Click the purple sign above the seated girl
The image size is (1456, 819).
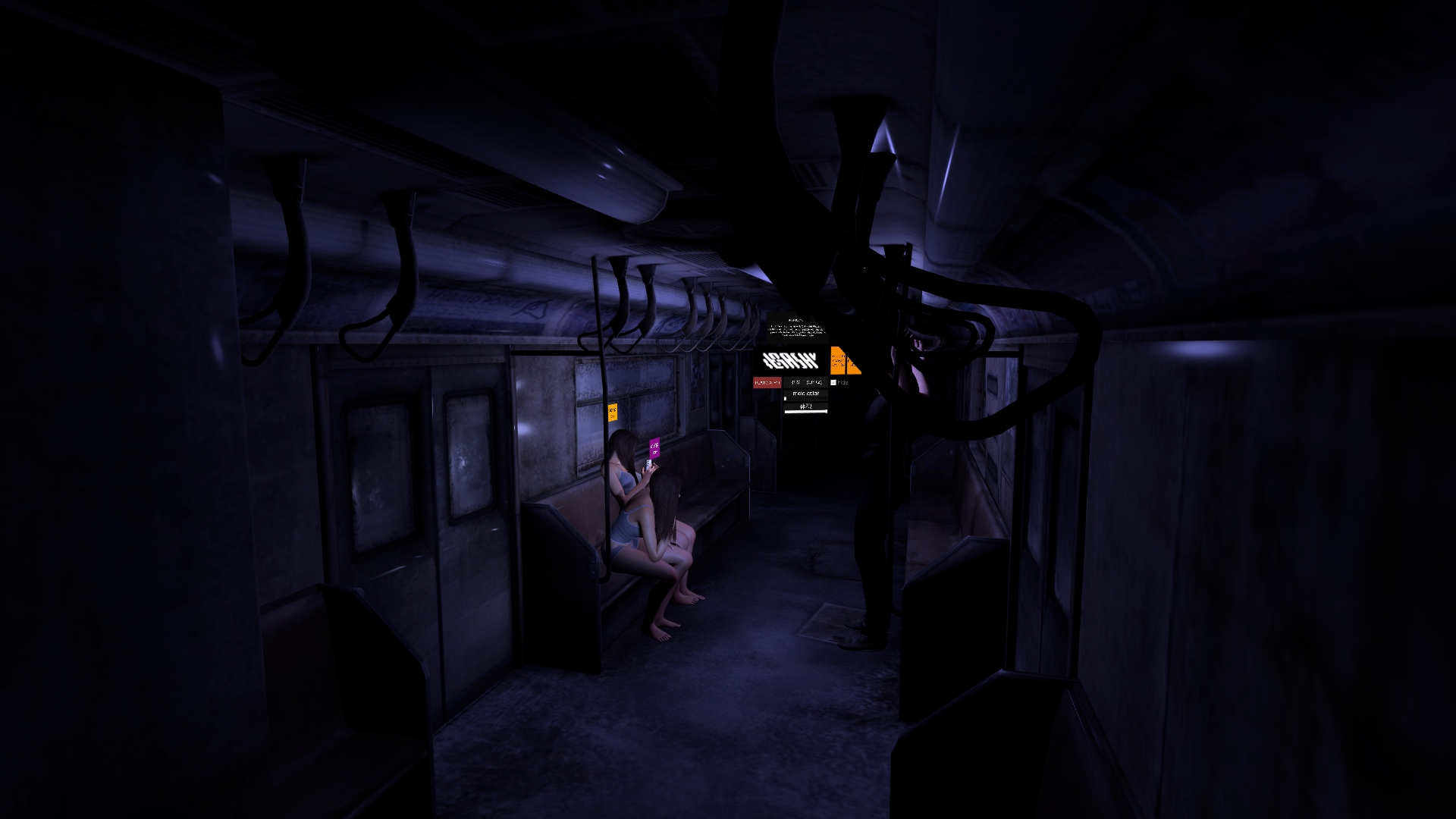point(655,449)
